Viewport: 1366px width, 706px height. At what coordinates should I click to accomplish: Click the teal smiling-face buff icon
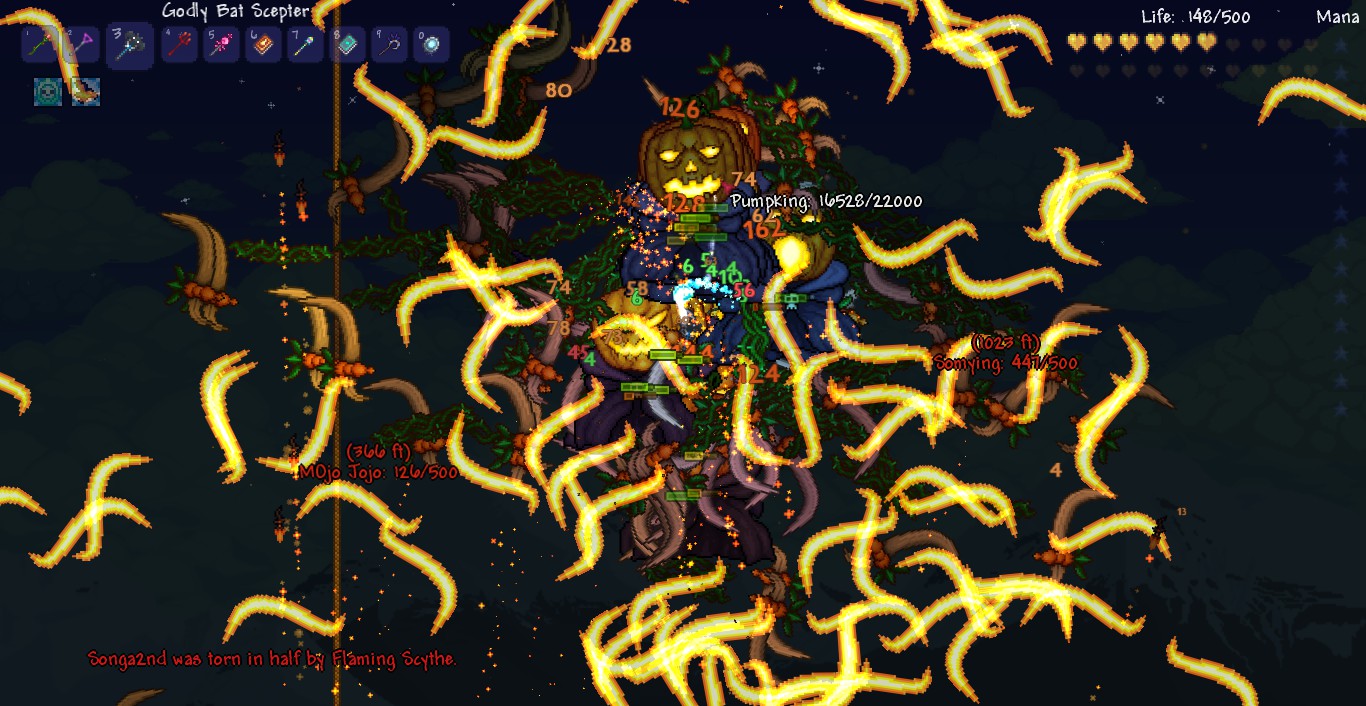48,92
